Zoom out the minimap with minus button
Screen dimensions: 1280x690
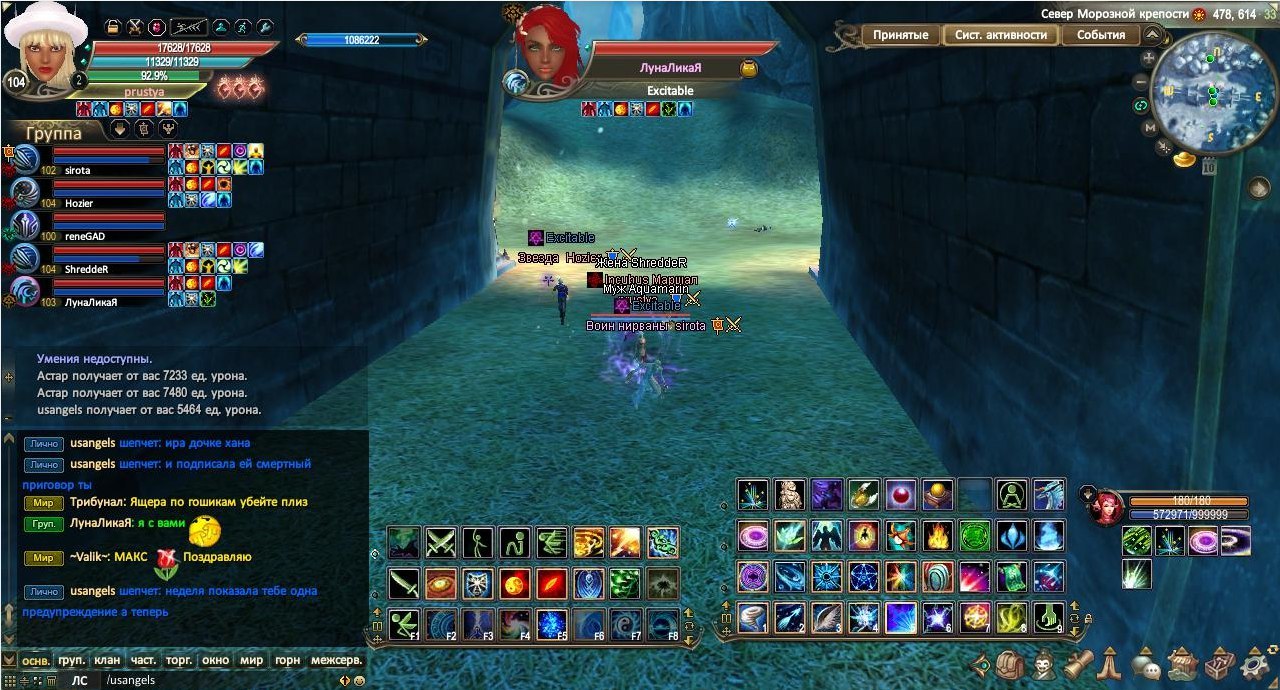[x=1142, y=82]
